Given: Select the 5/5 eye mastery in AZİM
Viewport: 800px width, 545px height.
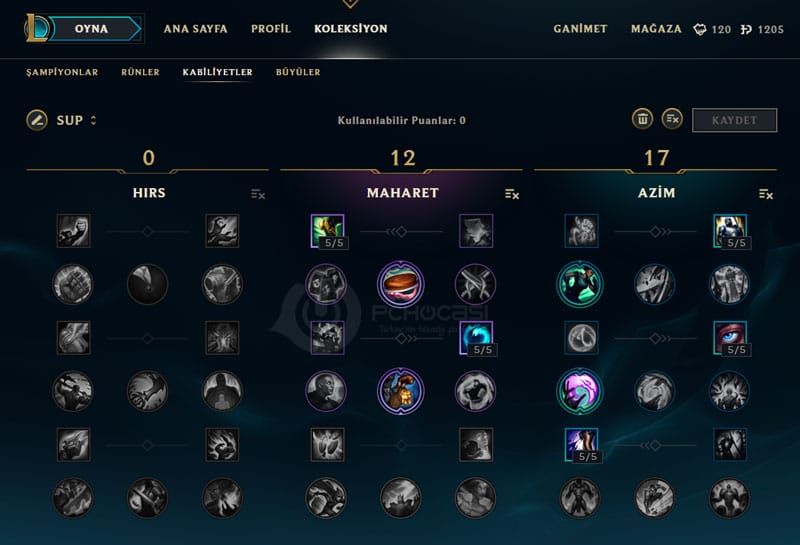Looking at the screenshot, I should point(731,338).
